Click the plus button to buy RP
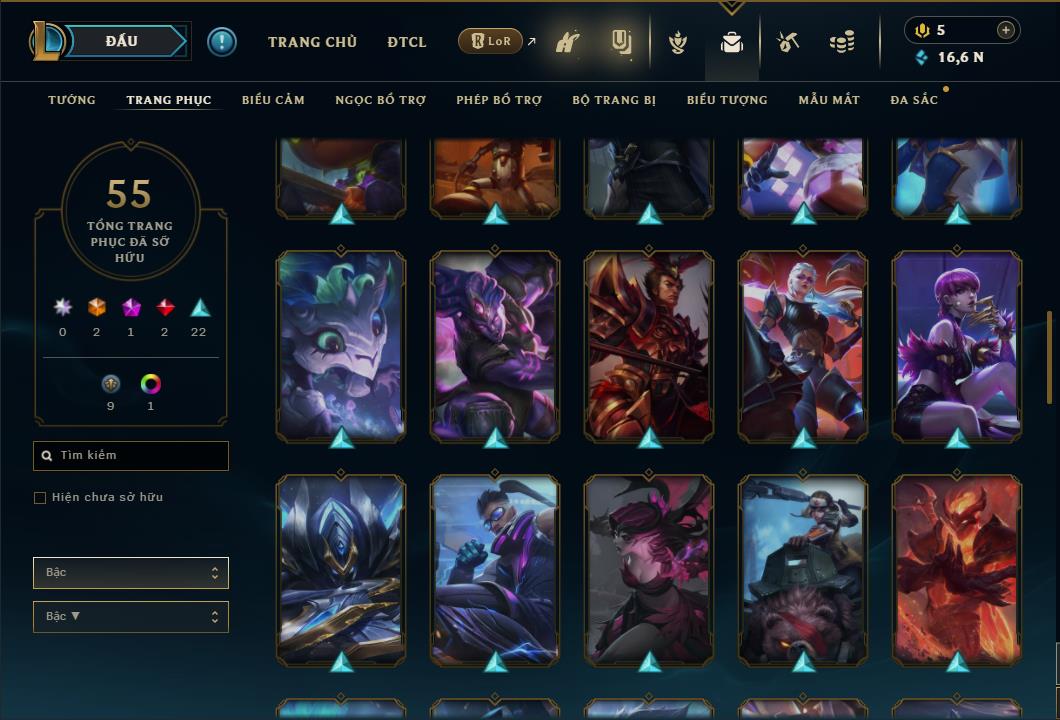Image resolution: width=1060 pixels, height=720 pixels. coord(1006,30)
